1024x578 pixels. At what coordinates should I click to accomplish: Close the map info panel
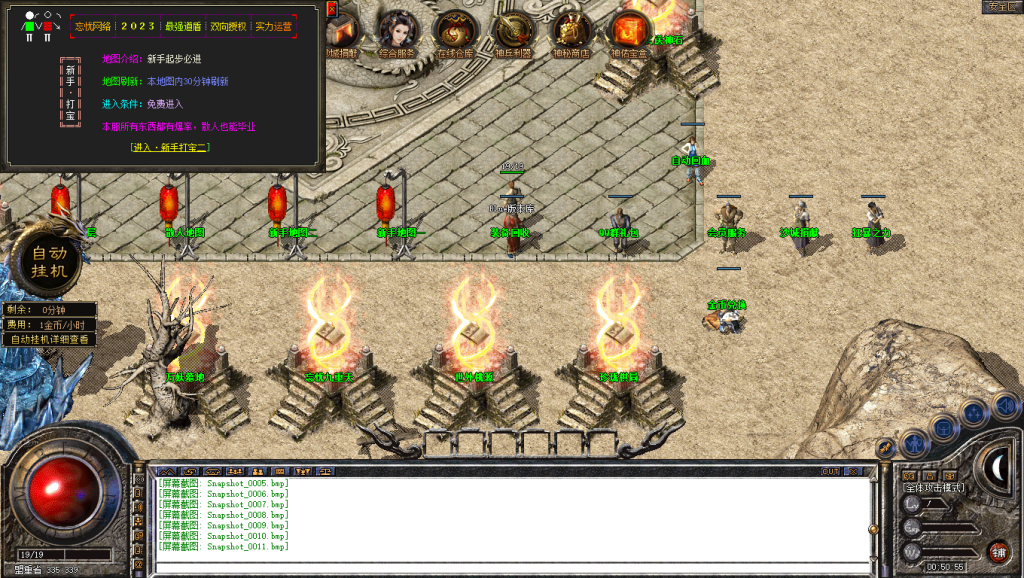pyautogui.click(x=331, y=8)
